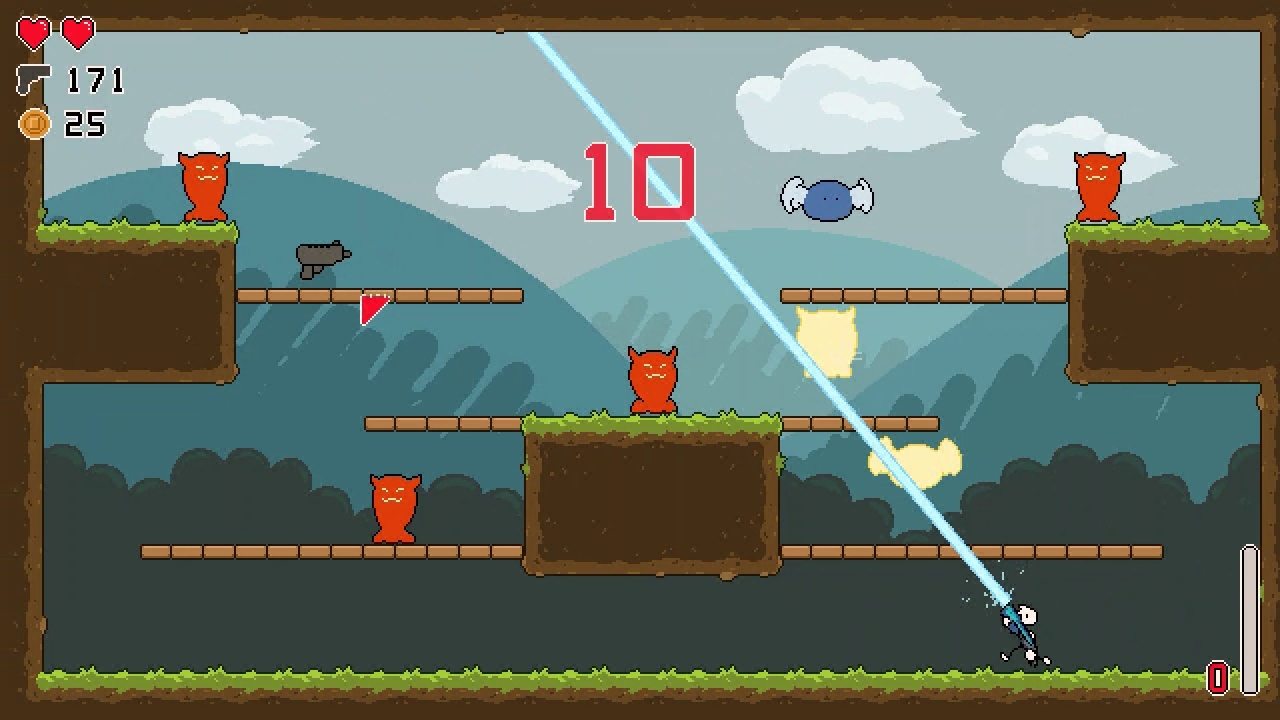The height and width of the screenshot is (720, 1280).
Task: Select the first heart in the health display
Action: click(32, 32)
